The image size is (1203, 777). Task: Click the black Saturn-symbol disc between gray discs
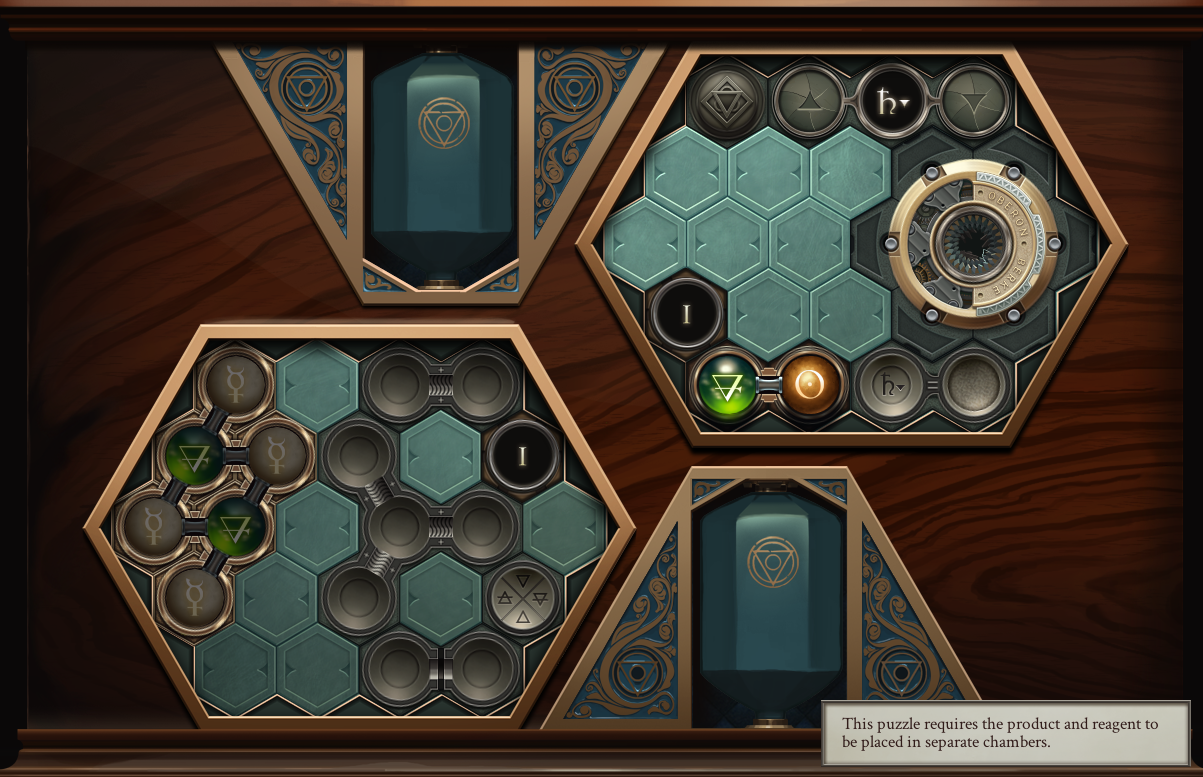click(x=891, y=101)
